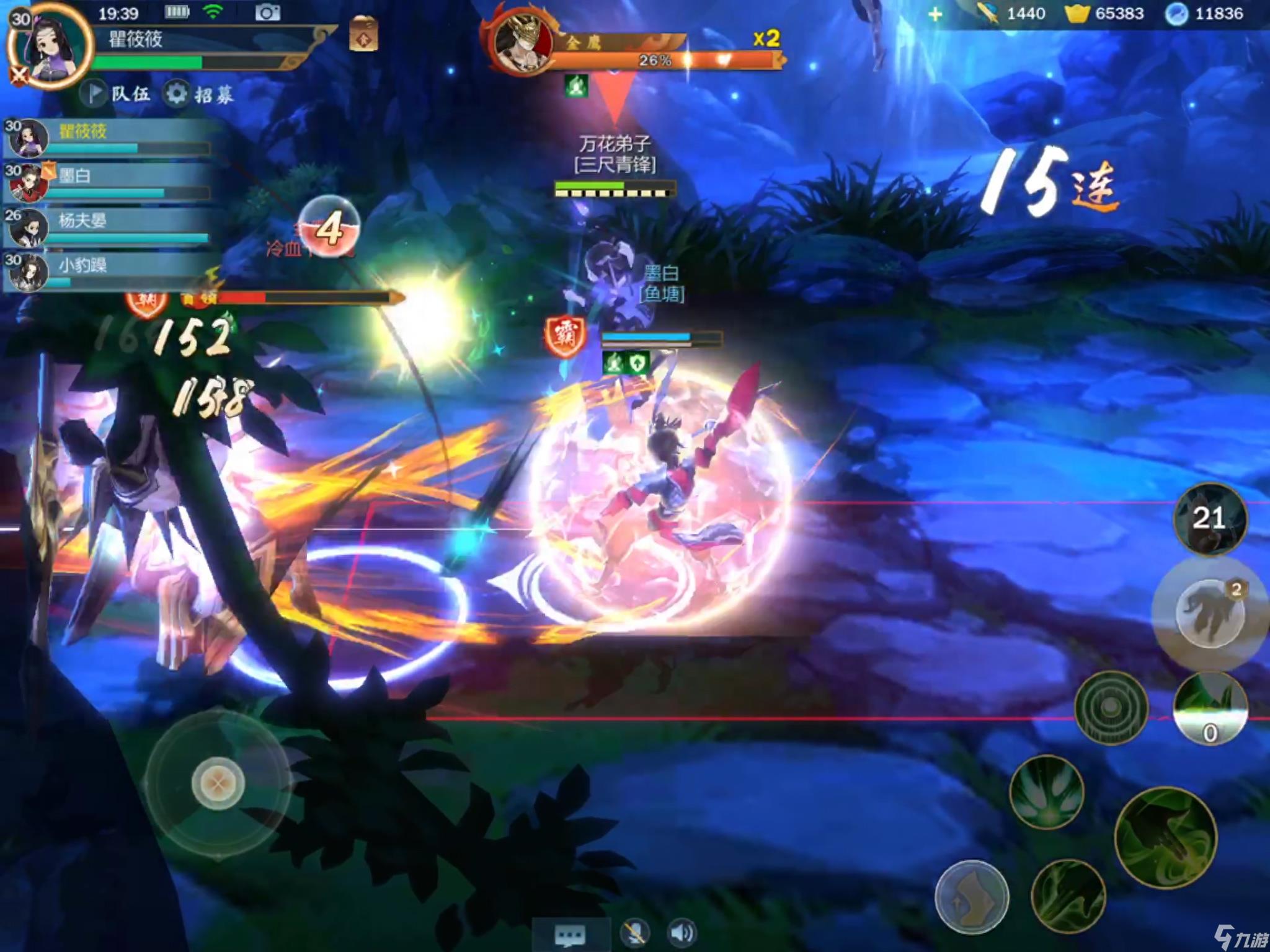Take a screenshot with the camera icon
Image resolution: width=1270 pixels, height=952 pixels.
tap(267, 12)
